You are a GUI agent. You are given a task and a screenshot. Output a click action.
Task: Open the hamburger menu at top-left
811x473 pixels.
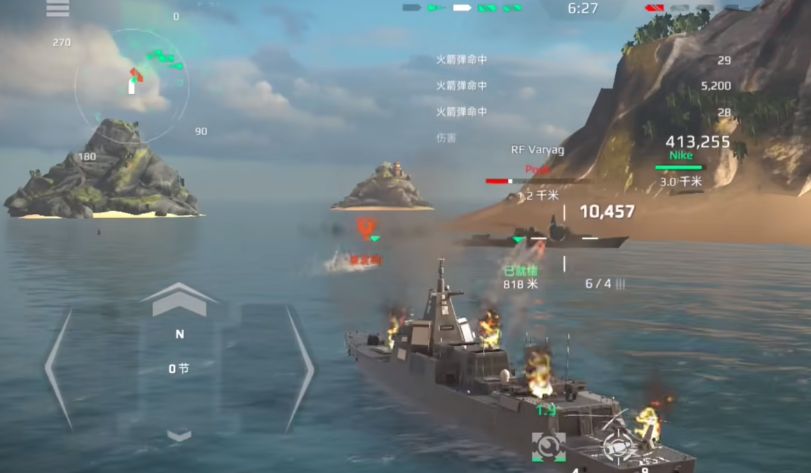[x=58, y=9]
